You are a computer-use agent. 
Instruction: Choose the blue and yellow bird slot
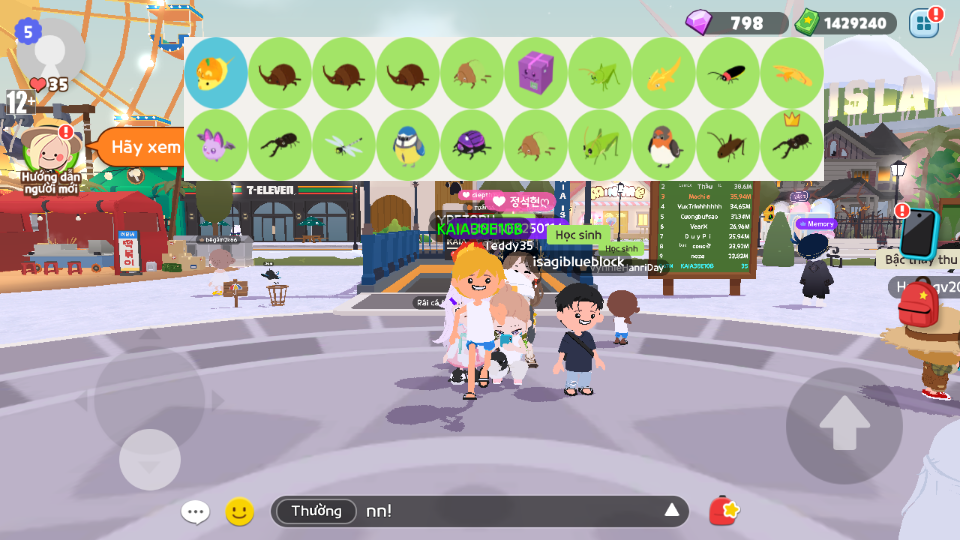[x=408, y=144]
